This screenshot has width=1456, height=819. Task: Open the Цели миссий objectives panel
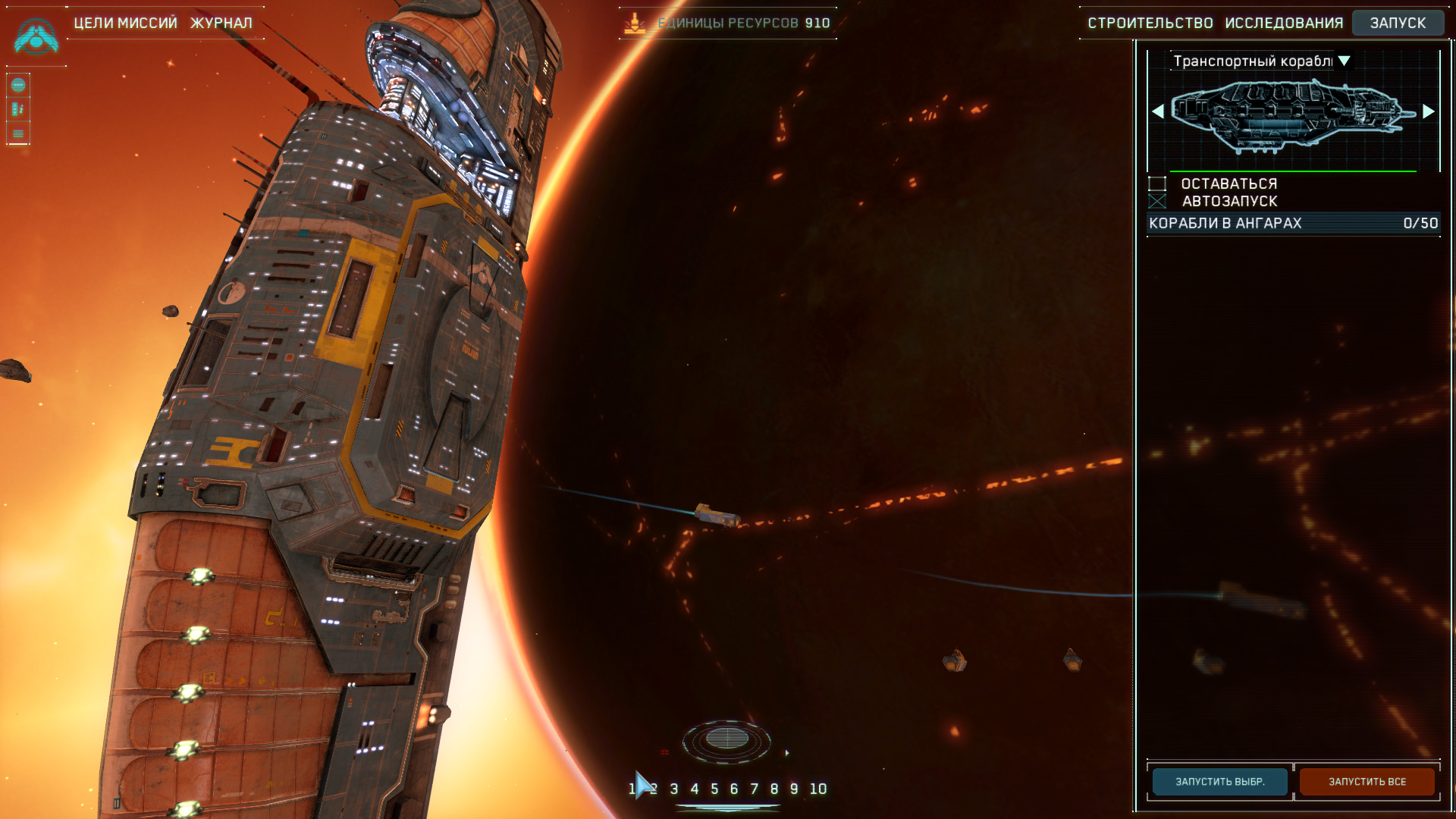pyautogui.click(x=125, y=23)
